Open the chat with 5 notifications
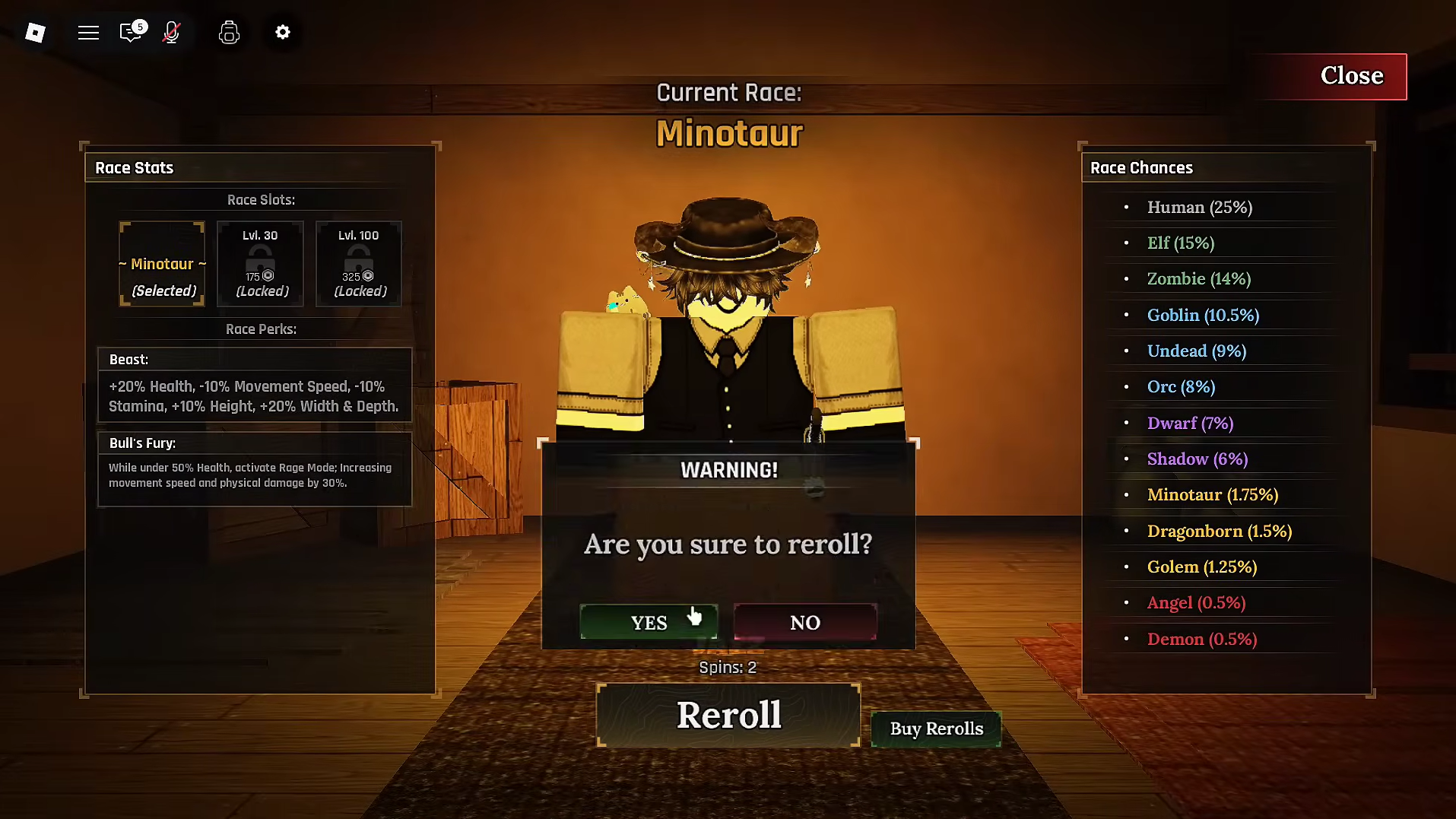 coord(131,32)
